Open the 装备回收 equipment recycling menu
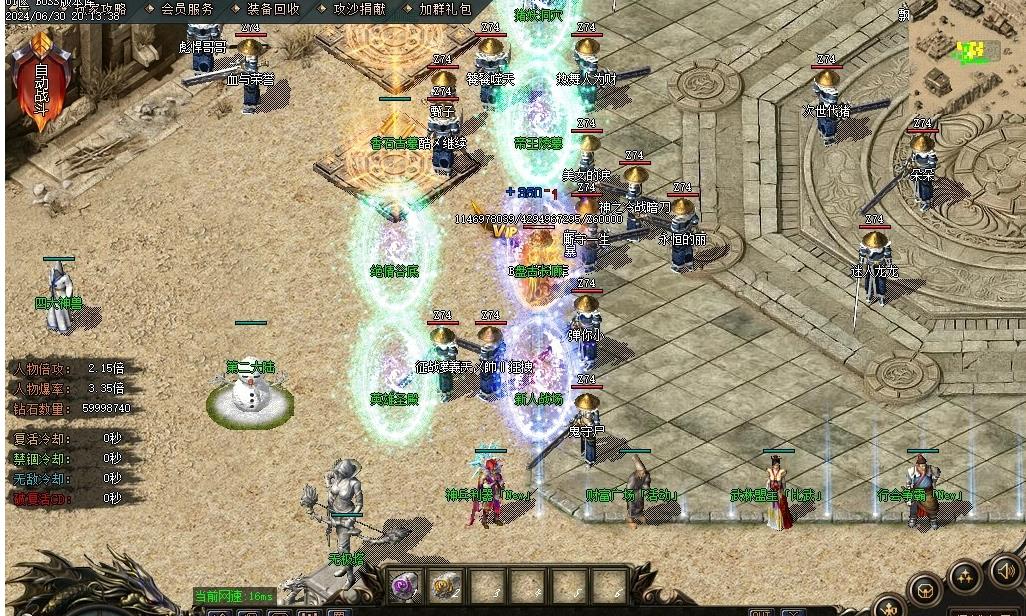Image resolution: width=1026 pixels, height=616 pixels. [273, 9]
